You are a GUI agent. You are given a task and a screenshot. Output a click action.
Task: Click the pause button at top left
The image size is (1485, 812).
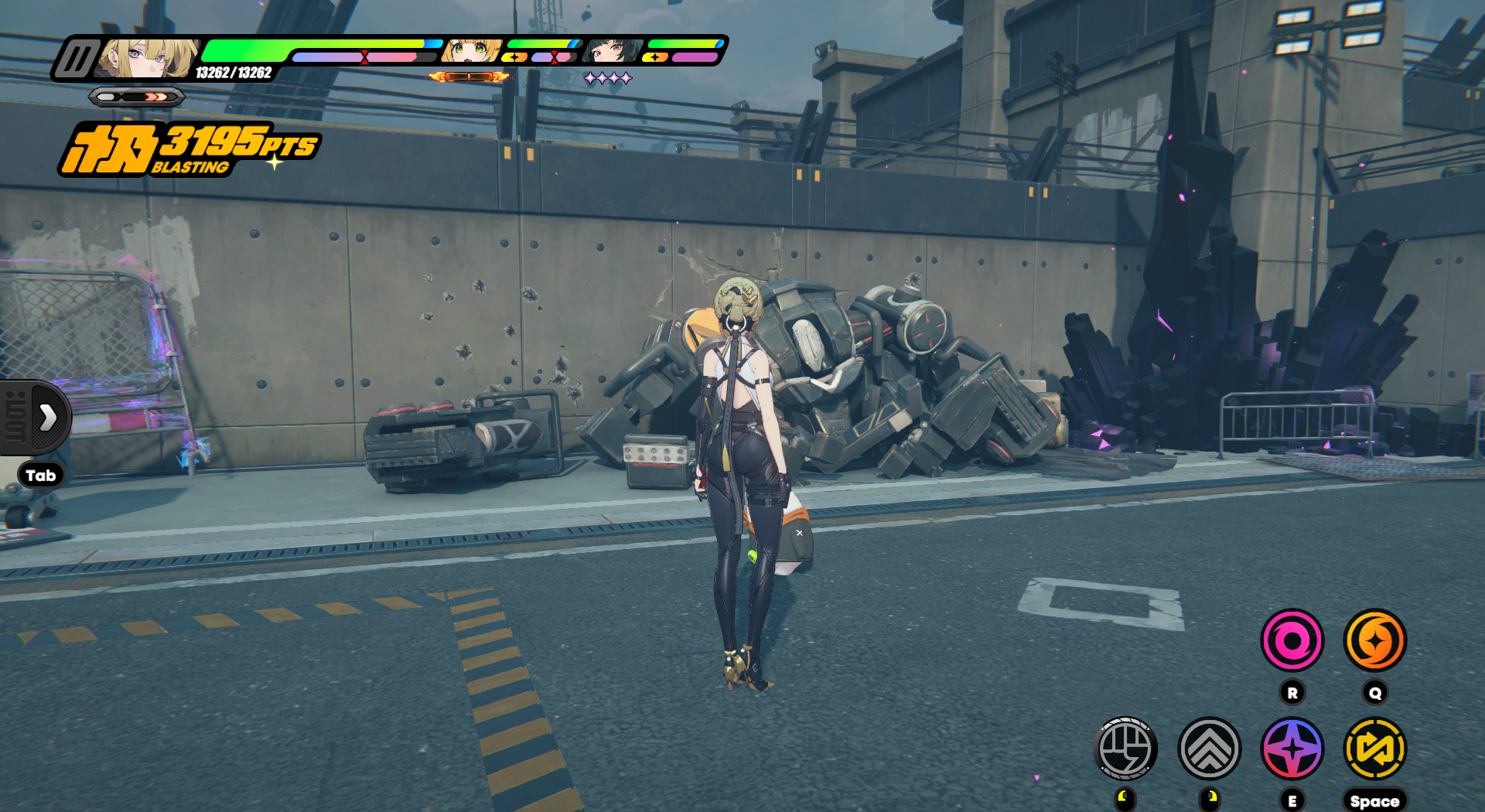[x=76, y=59]
